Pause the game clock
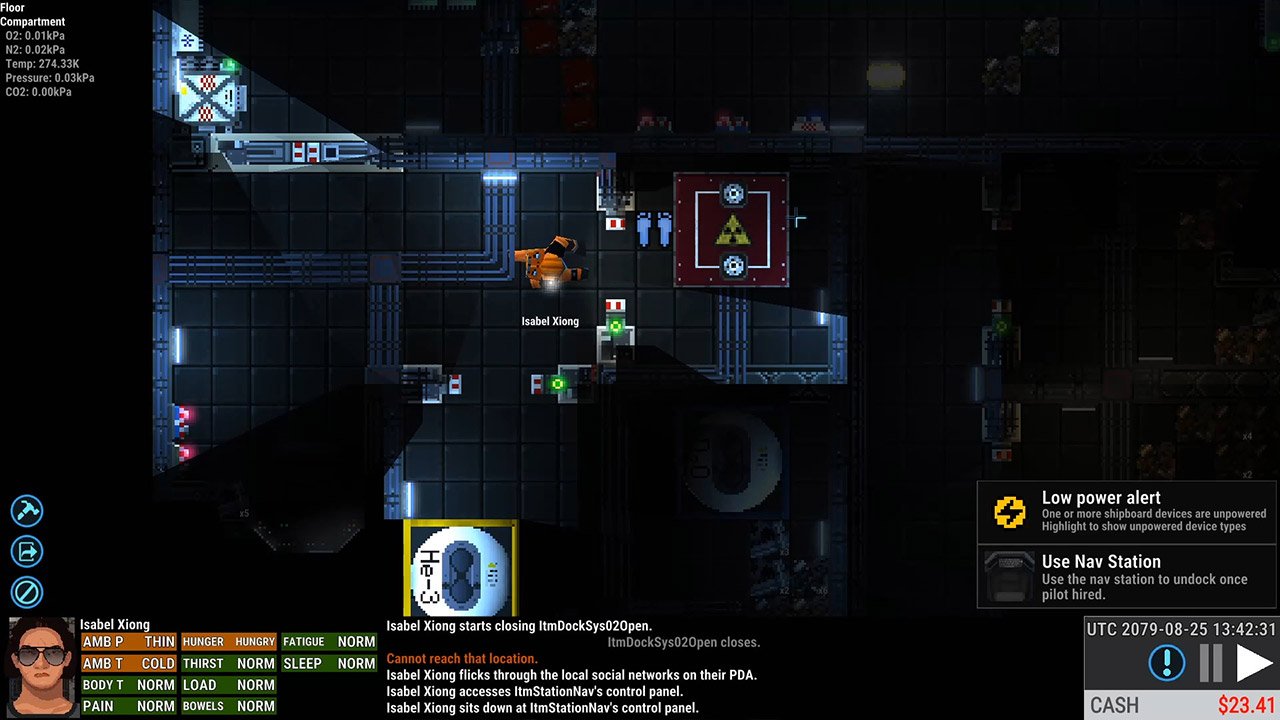Image resolution: width=1280 pixels, height=720 pixels. 1211,663
